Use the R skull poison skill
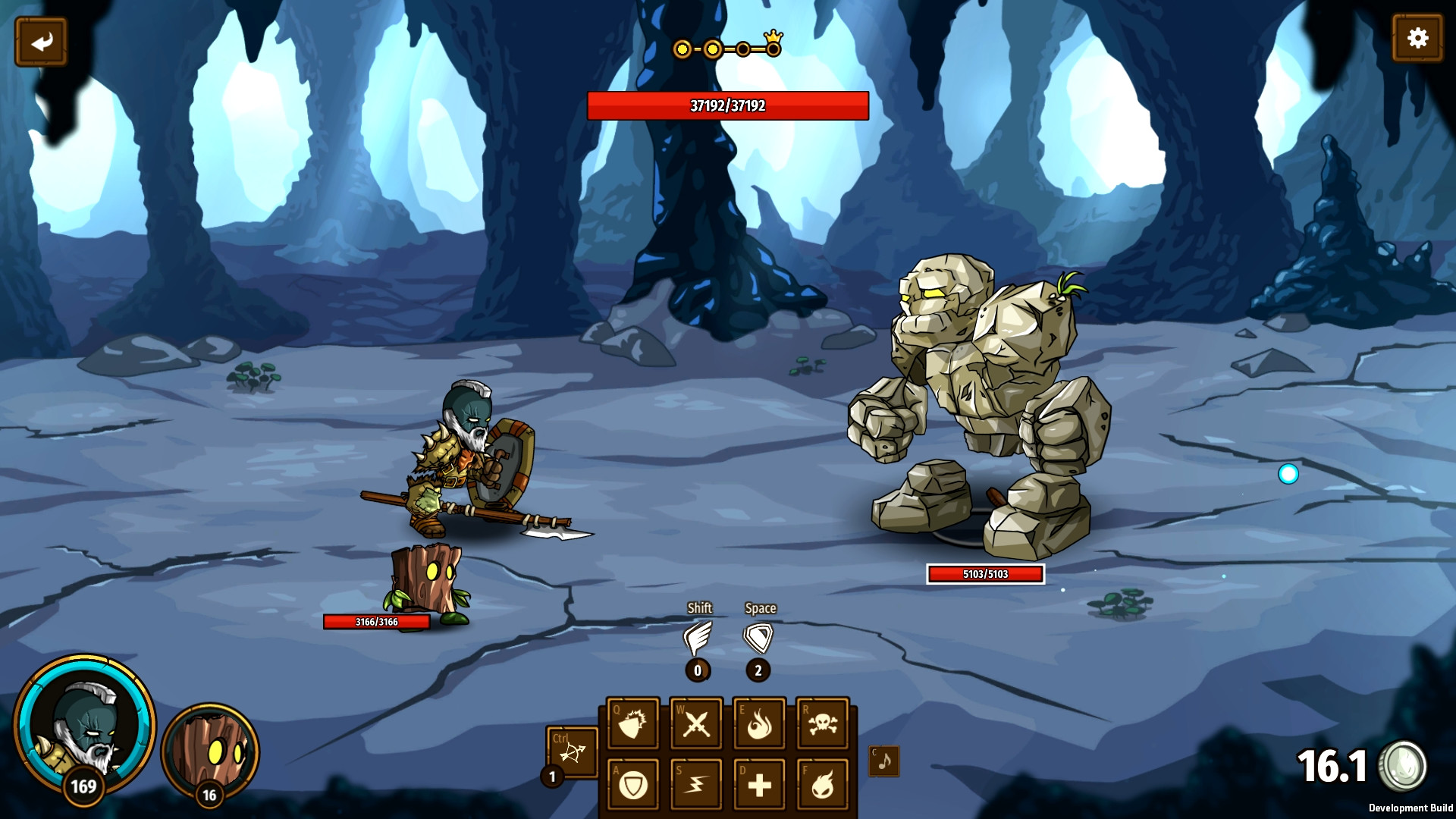Viewport: 1456px width, 819px height. [x=824, y=723]
